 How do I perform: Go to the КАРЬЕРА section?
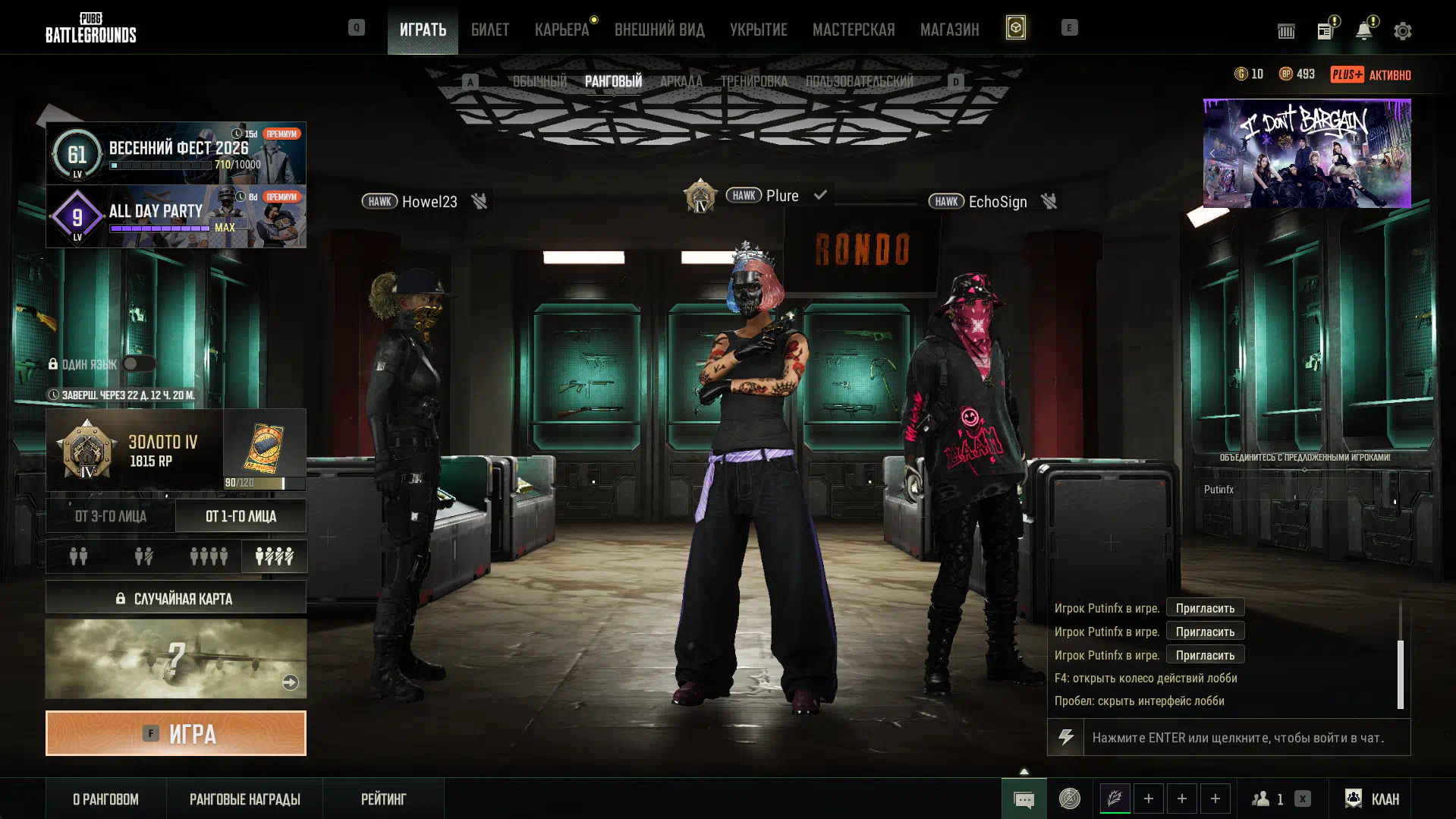pyautogui.click(x=561, y=30)
